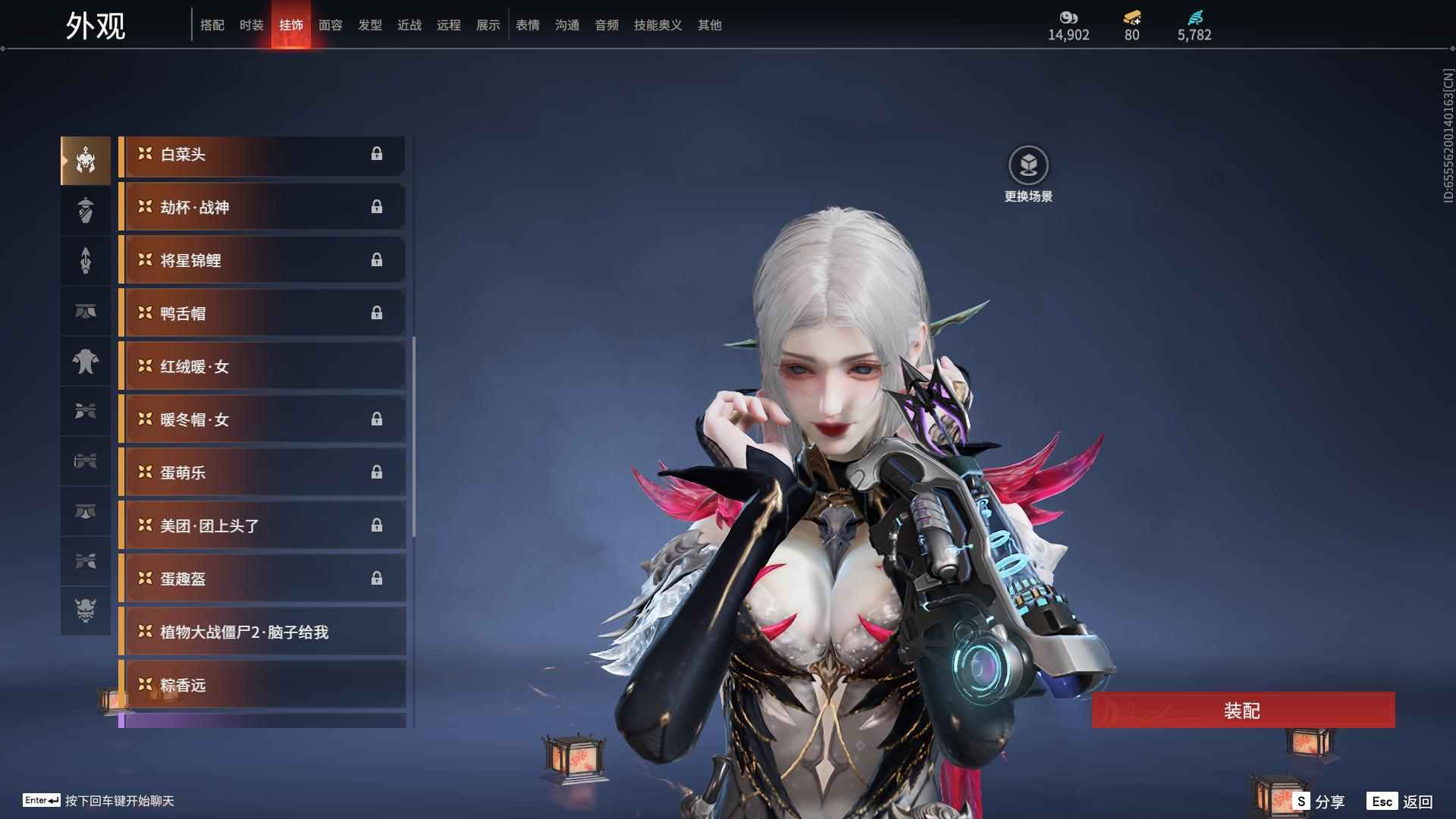Choose the 表情 tab
1456x819 pixels.
[x=528, y=25]
